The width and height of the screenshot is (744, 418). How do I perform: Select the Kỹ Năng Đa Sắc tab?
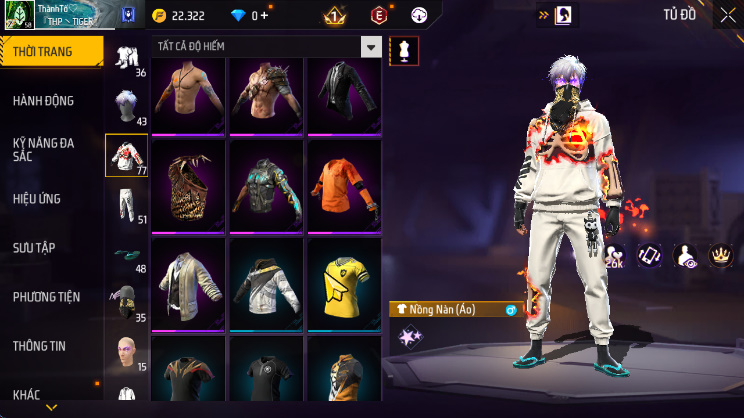tap(44, 150)
